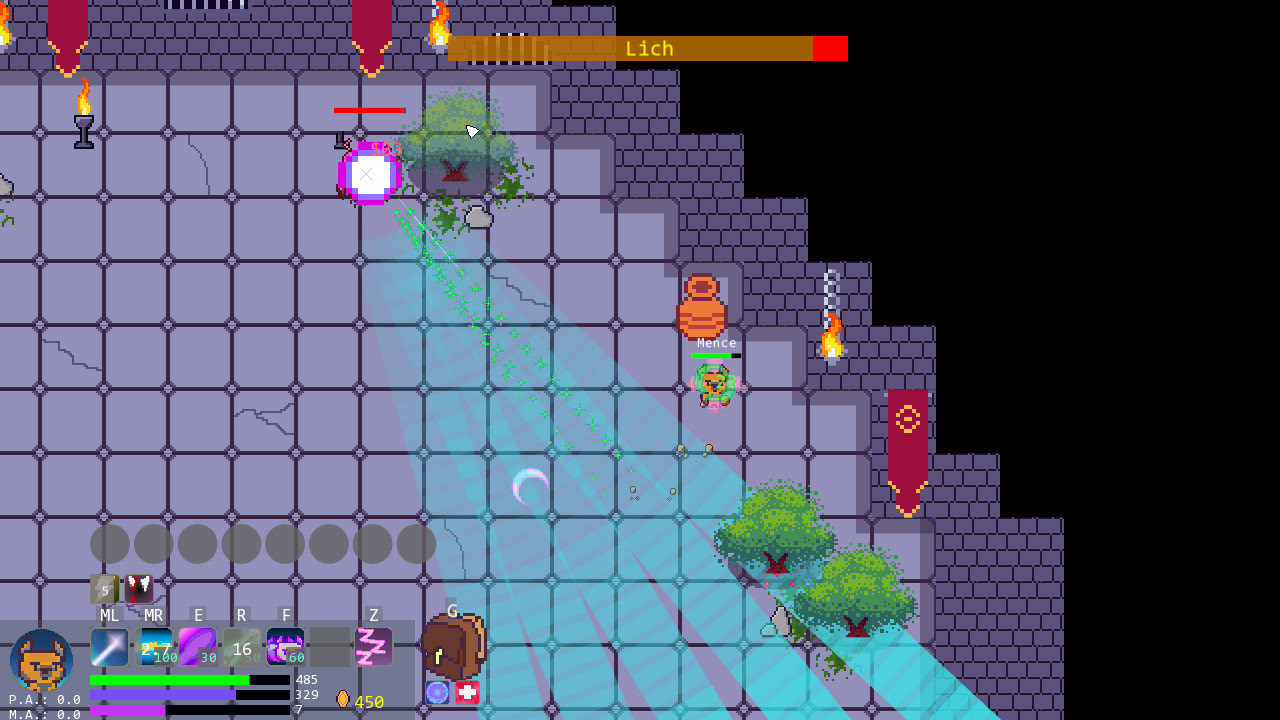This screenshot has height=720, width=1280.
Task: Use the red cross healing item
Action: tap(469, 692)
